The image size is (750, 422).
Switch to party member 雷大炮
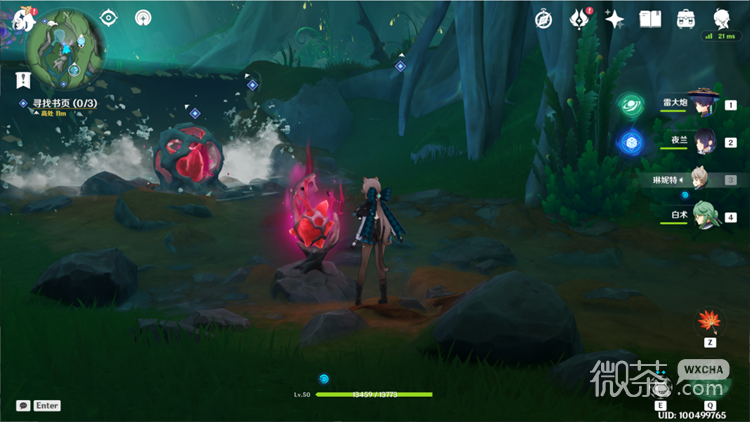click(x=706, y=103)
